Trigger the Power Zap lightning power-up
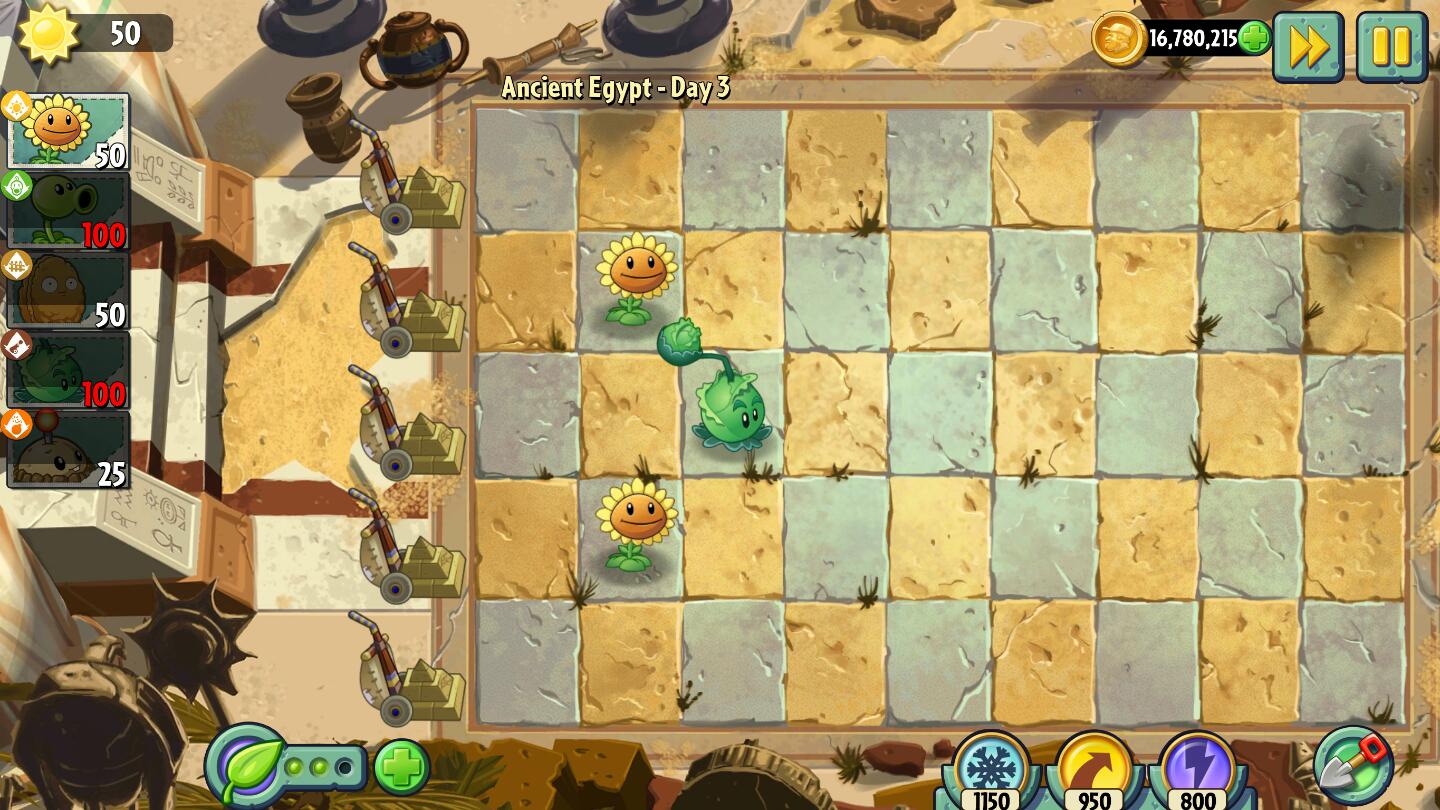Viewport: 1440px width, 810px height. pyautogui.click(x=1198, y=769)
